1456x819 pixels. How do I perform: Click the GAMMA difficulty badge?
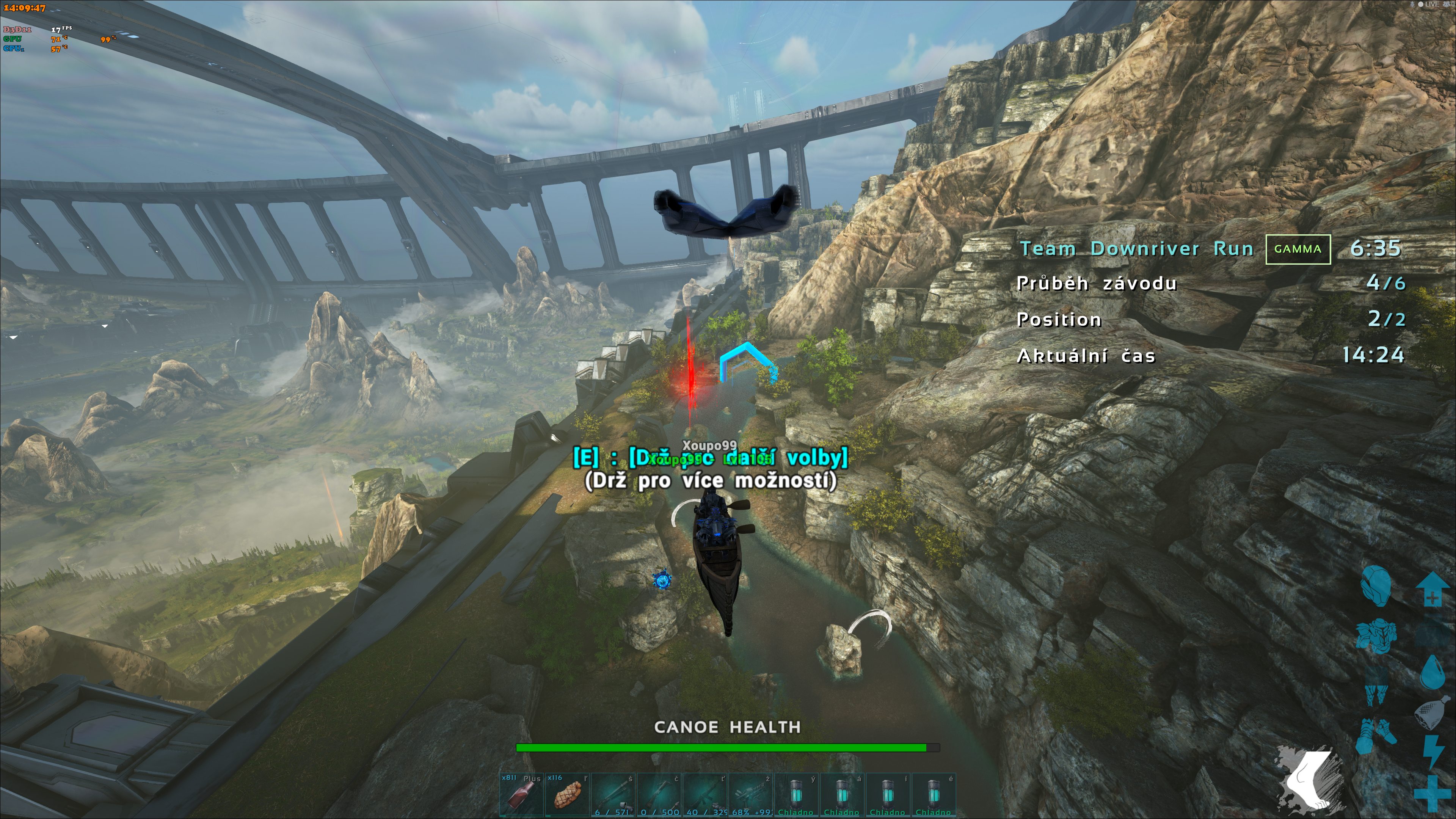point(1297,249)
